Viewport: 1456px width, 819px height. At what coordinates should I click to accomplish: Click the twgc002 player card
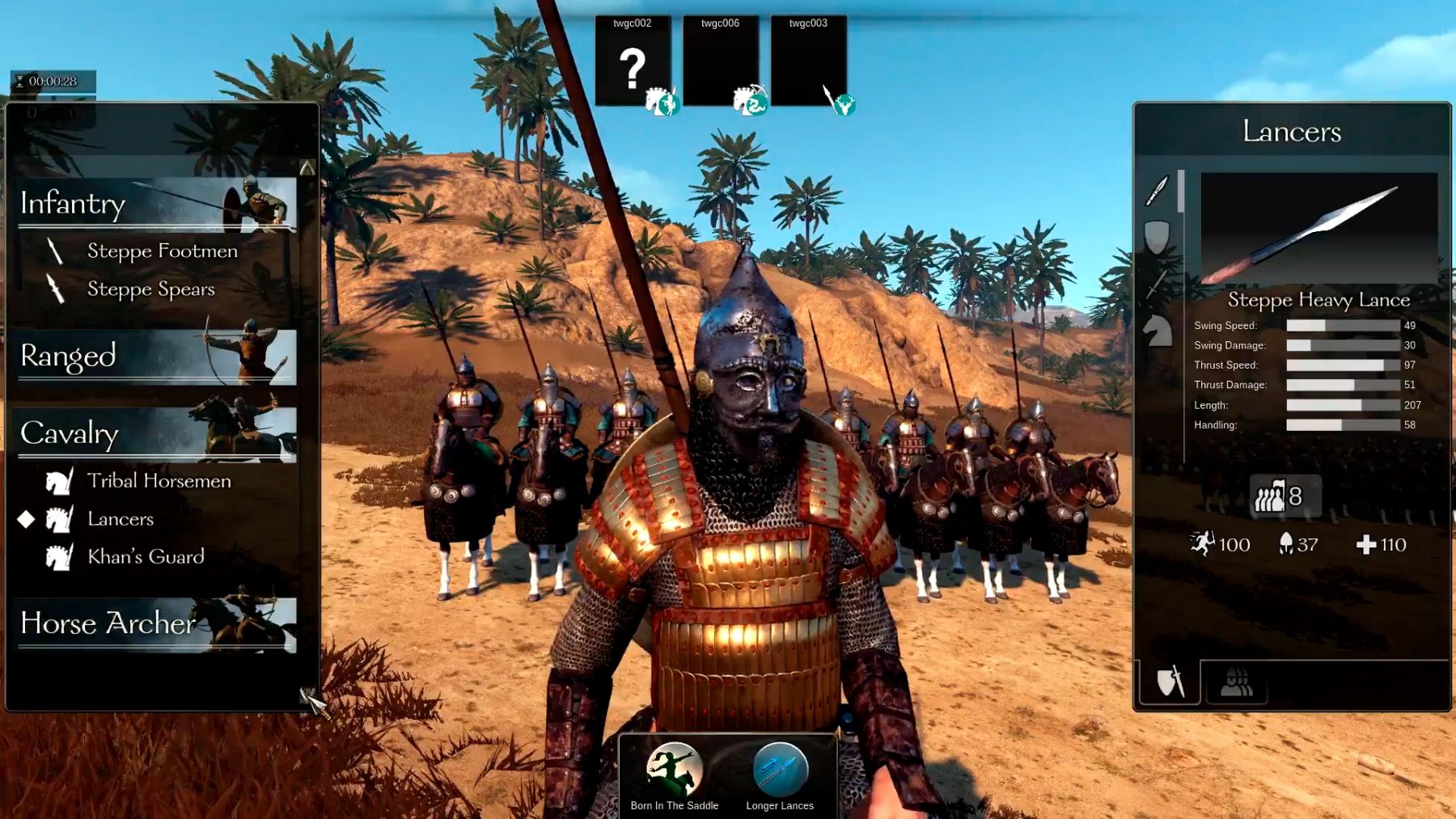[x=633, y=61]
